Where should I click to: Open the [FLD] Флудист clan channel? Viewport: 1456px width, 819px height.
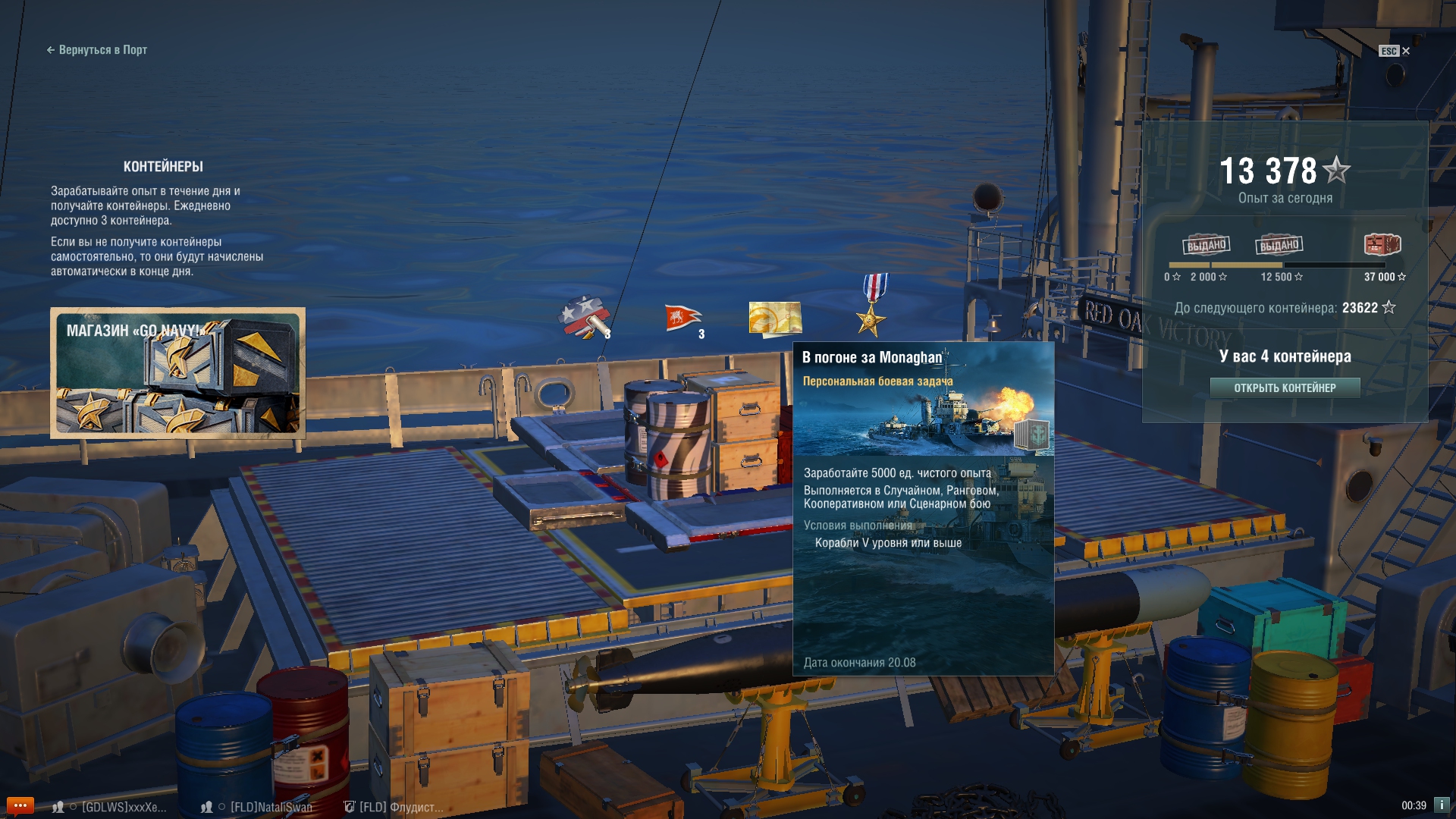(x=400, y=807)
